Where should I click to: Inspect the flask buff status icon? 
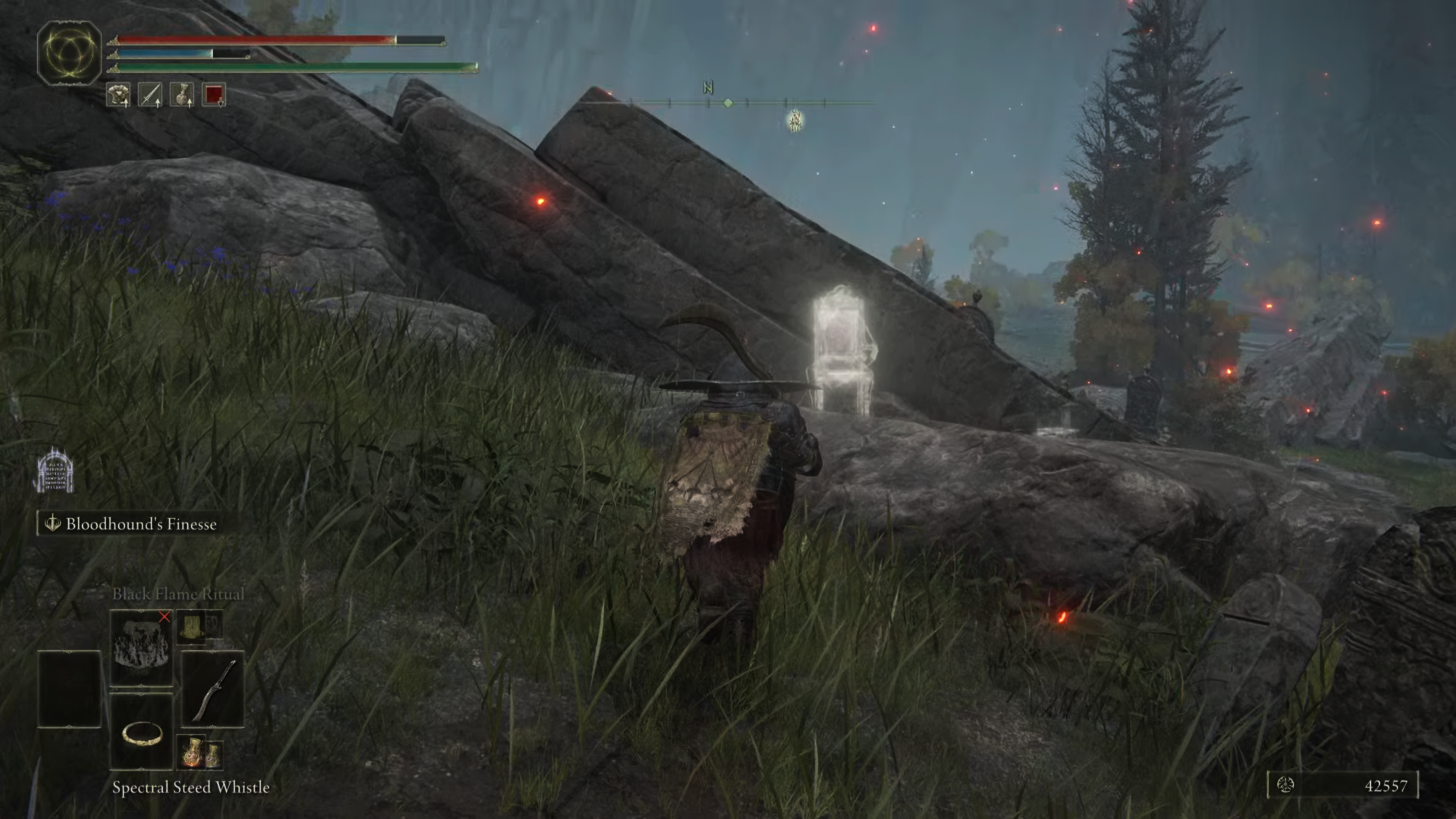[182, 95]
